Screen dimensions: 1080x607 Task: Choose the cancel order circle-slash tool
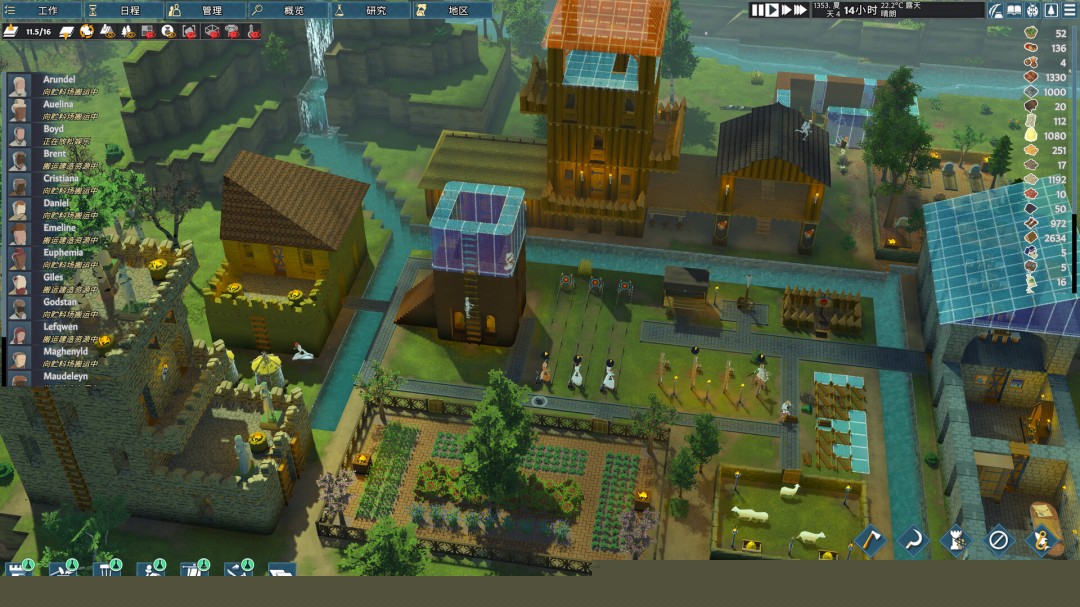click(x=997, y=541)
